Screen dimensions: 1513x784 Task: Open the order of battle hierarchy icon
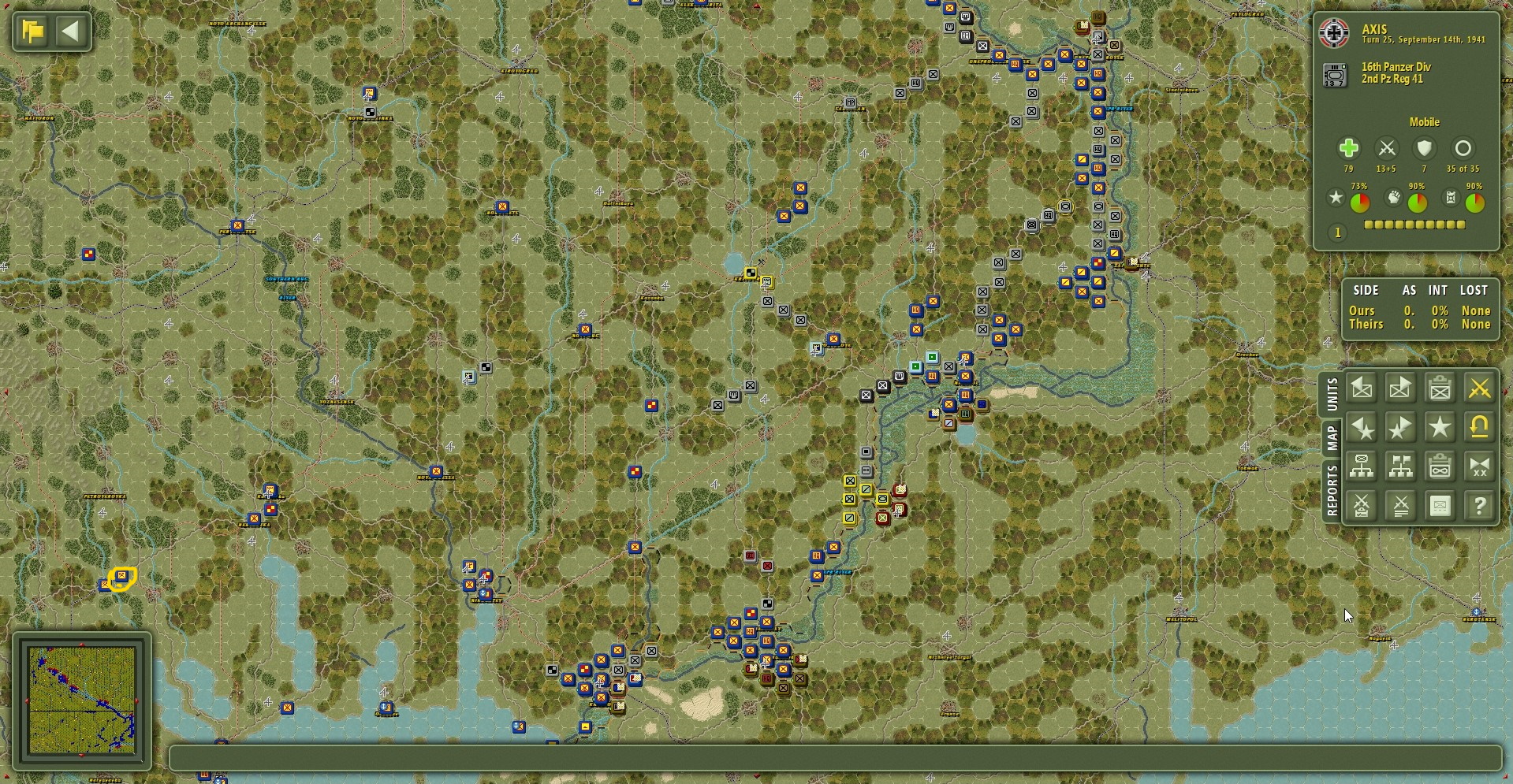[x=1362, y=466]
